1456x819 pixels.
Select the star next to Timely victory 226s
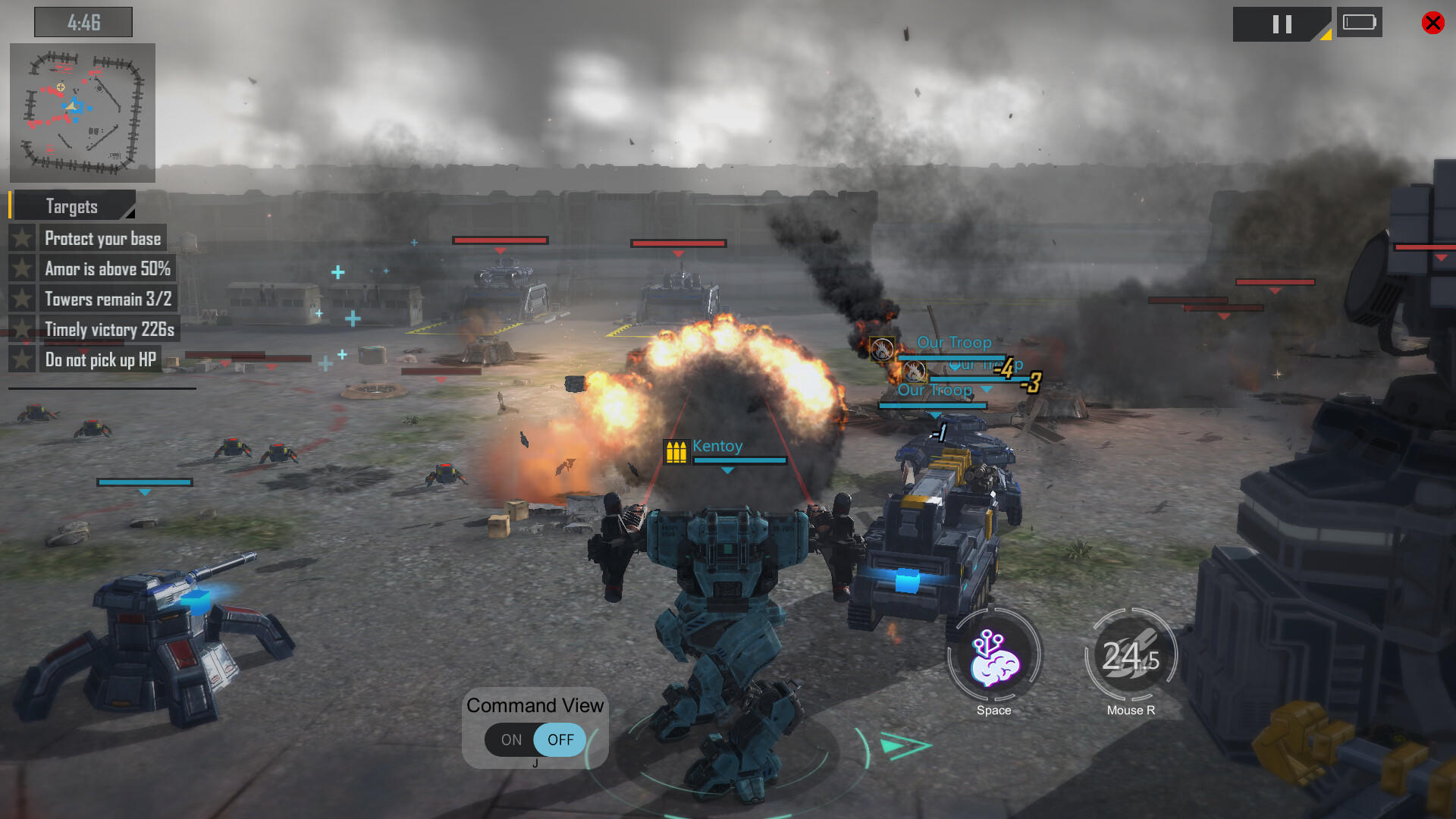point(22,329)
